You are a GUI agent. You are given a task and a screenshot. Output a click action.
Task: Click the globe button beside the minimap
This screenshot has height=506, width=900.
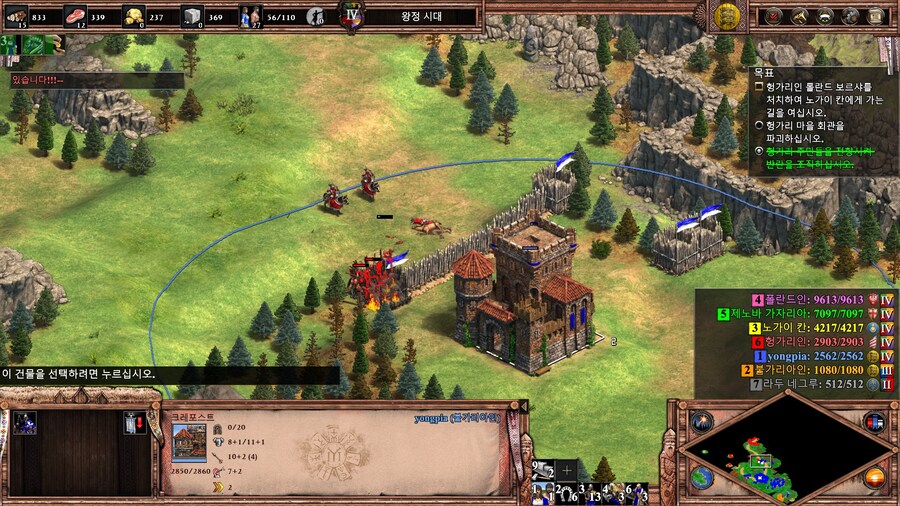pyautogui.click(x=702, y=478)
